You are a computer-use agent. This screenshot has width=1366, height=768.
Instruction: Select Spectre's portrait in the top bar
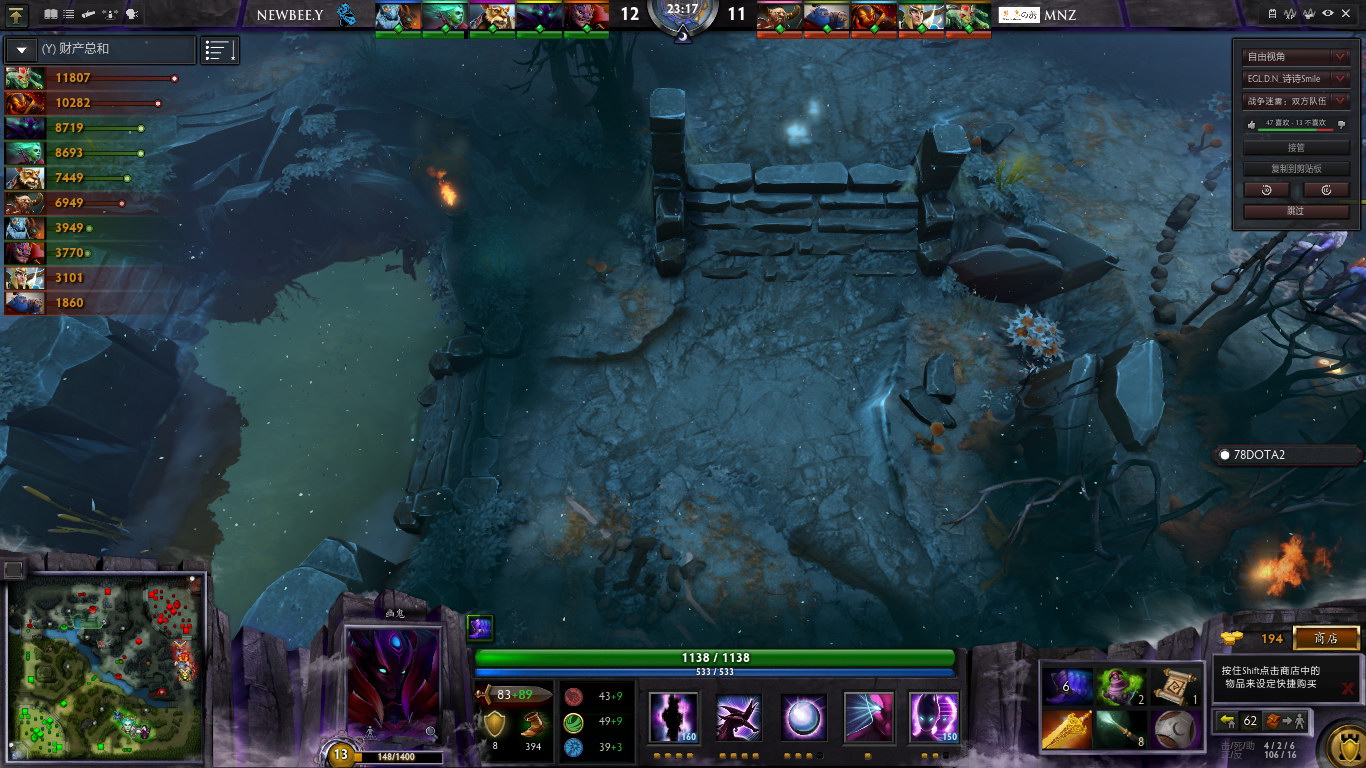(538, 16)
